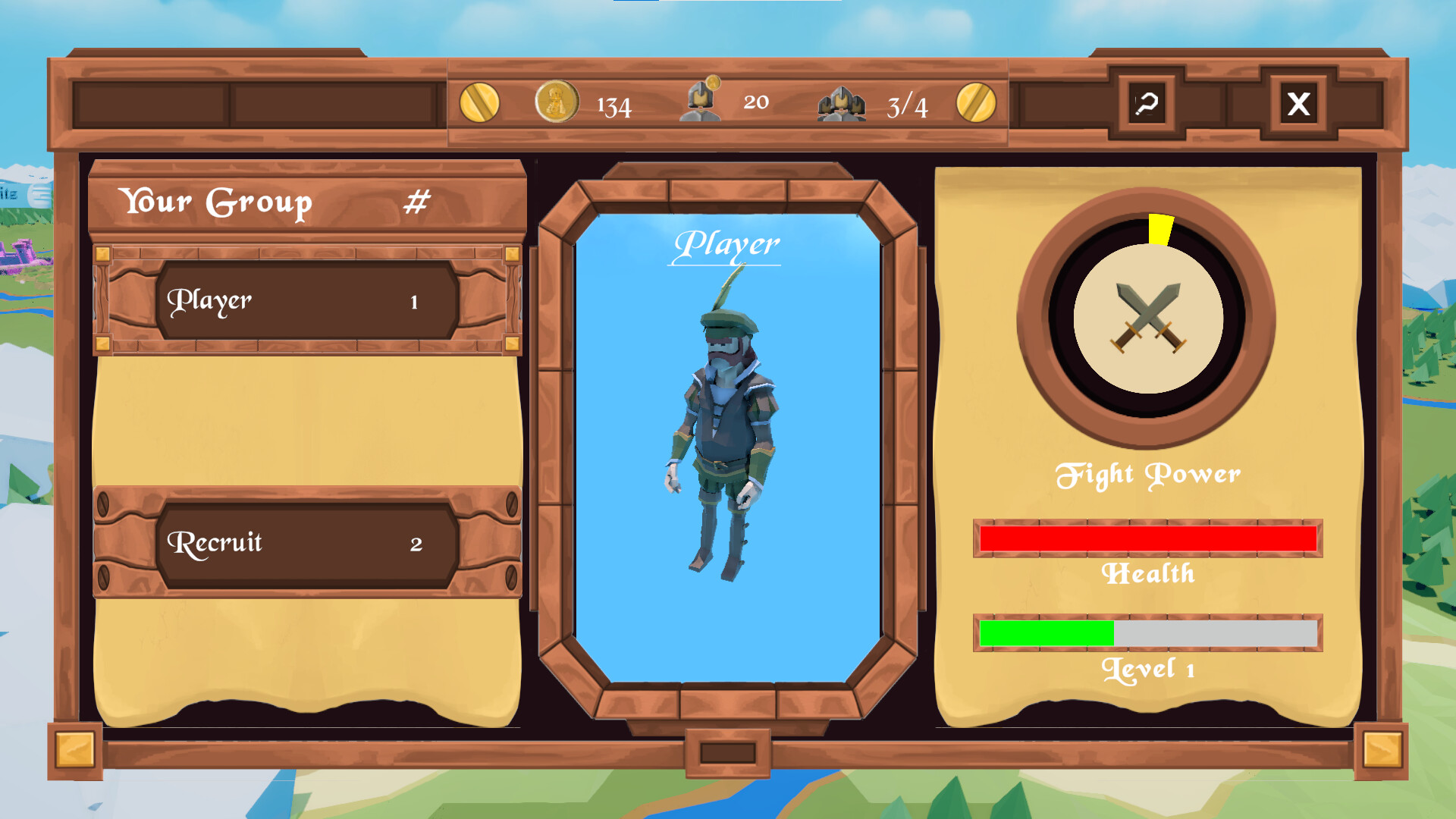Select the Player name label above the portrait

[x=728, y=244]
